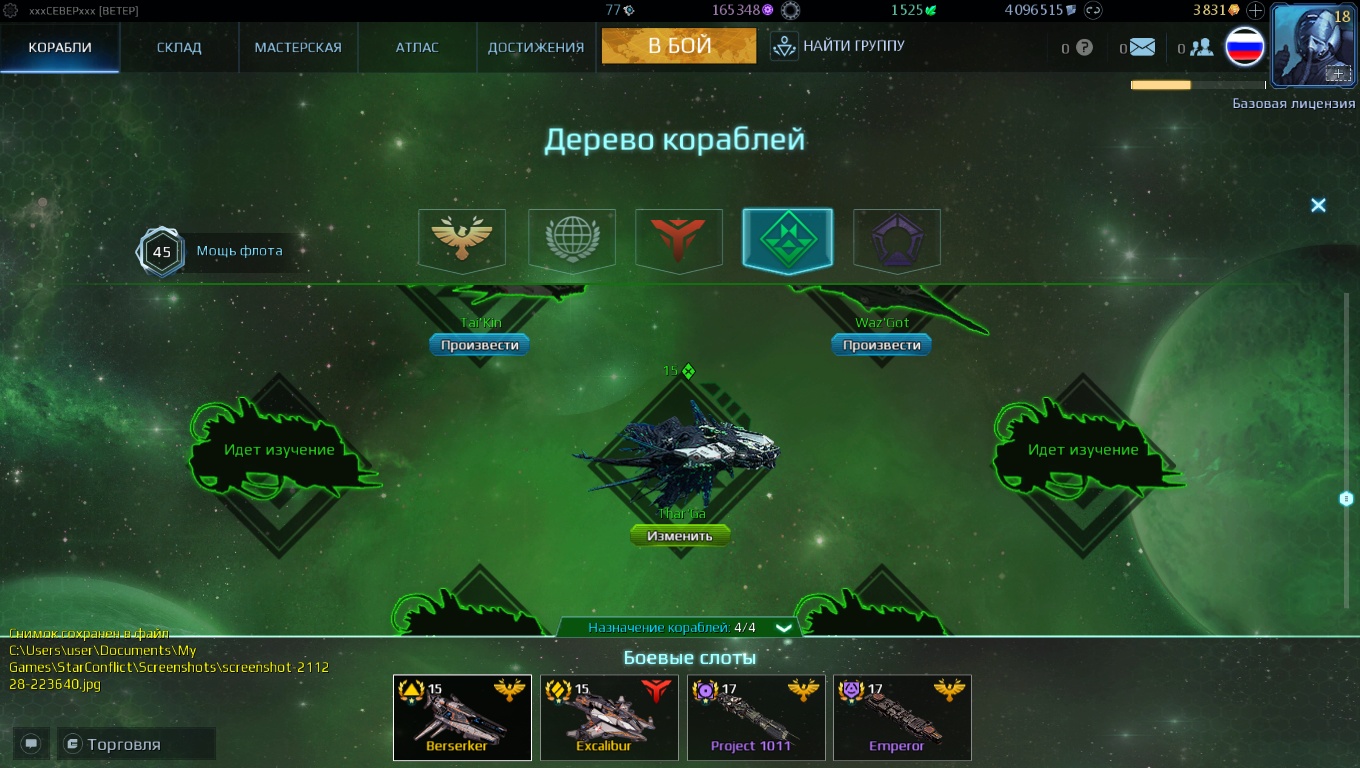Select the Federation globe faction icon
The width and height of the screenshot is (1360, 768).
(x=571, y=239)
